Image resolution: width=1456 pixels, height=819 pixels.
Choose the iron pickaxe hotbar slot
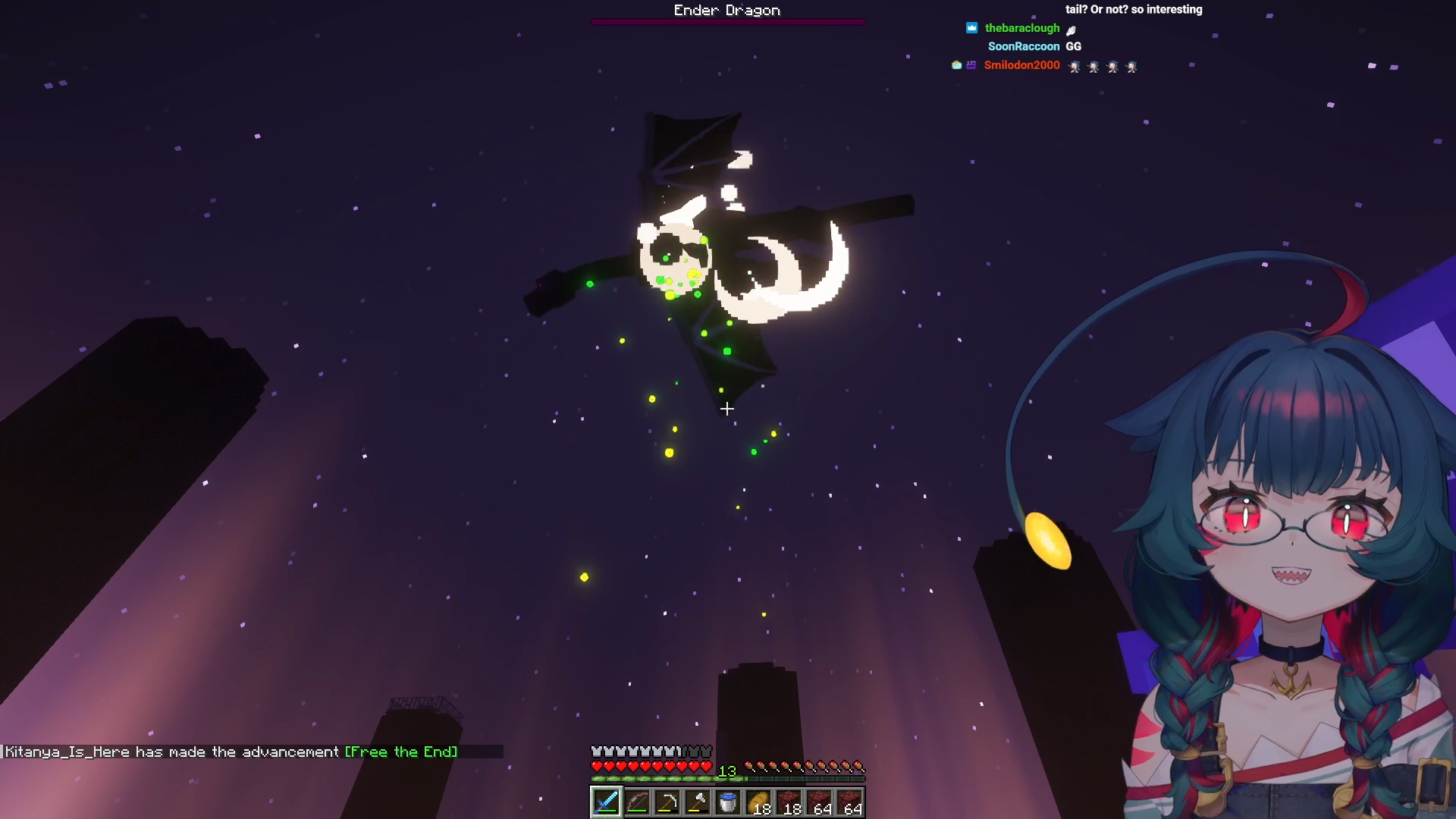click(x=667, y=802)
